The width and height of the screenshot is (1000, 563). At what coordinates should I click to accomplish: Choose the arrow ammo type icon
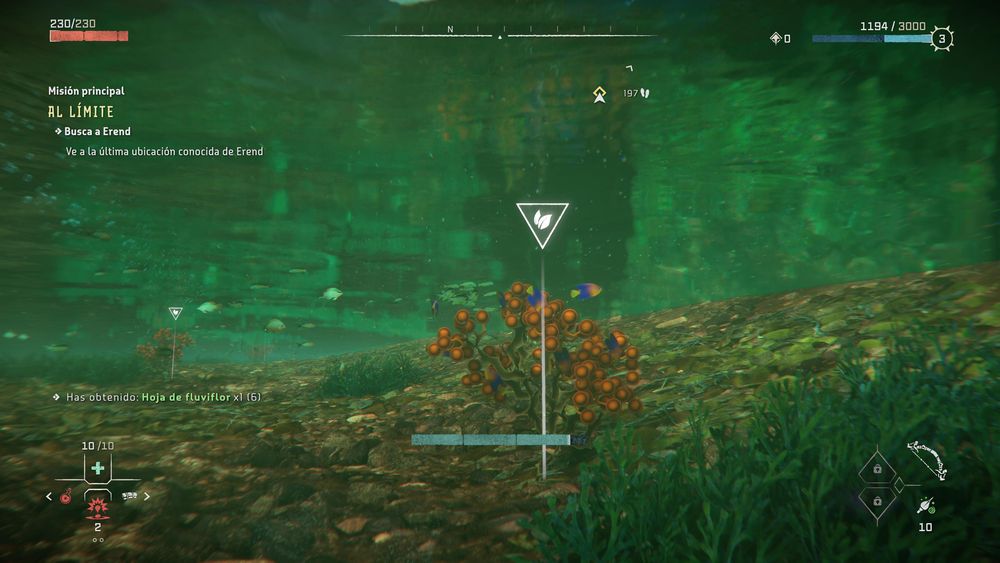tap(926, 506)
